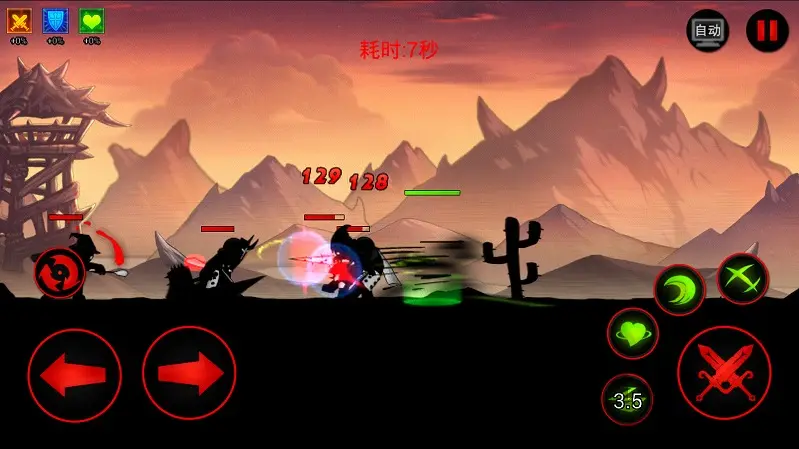This screenshot has height=449, width=799.
Task: Tap the skill on 3.5 cooldown
Action: tap(627, 400)
